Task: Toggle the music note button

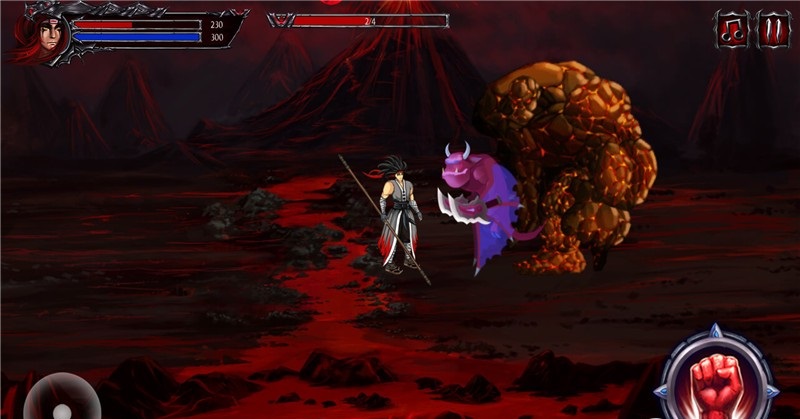Action: point(731,29)
